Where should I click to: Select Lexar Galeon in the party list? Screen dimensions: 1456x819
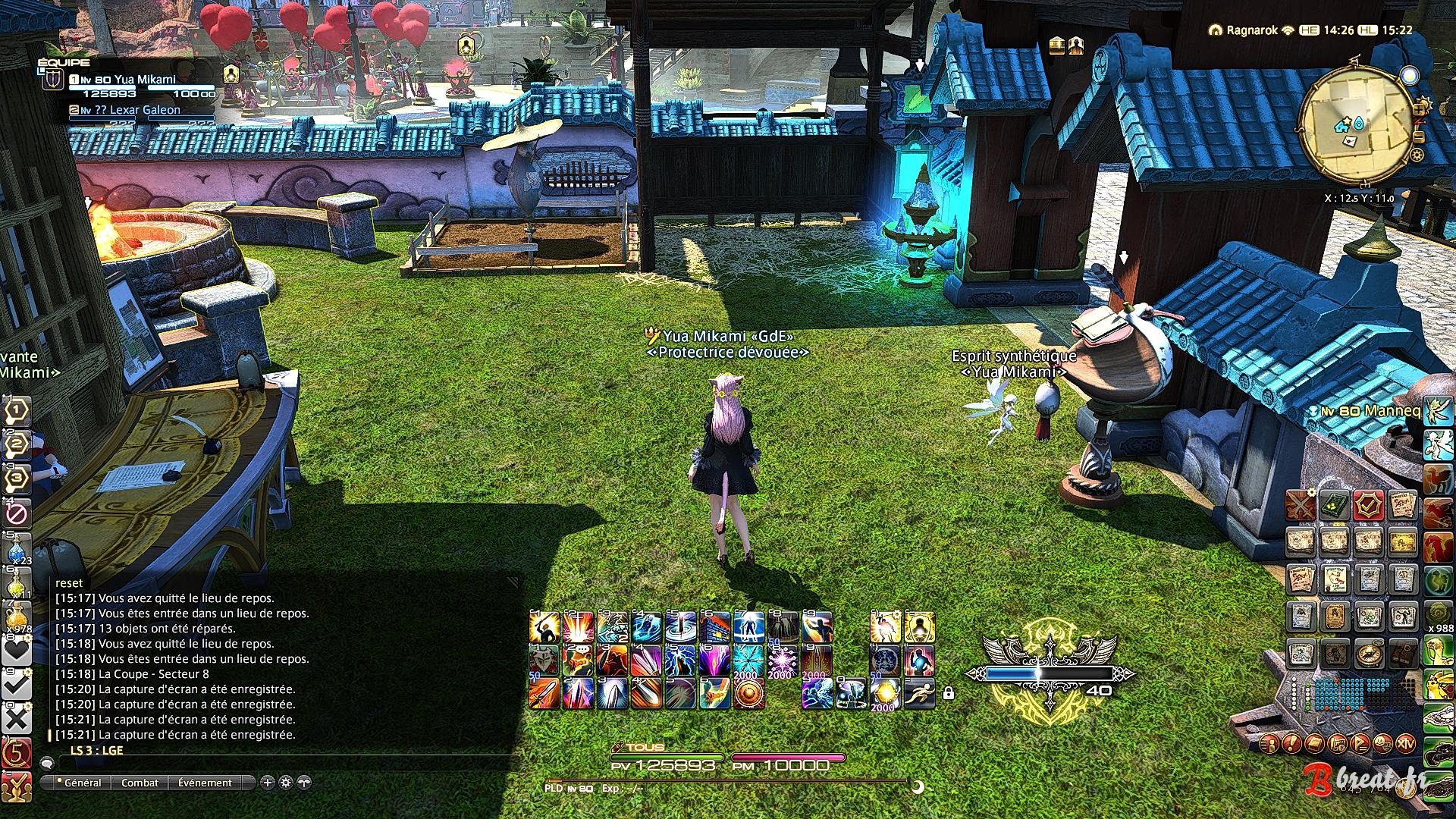click(144, 110)
